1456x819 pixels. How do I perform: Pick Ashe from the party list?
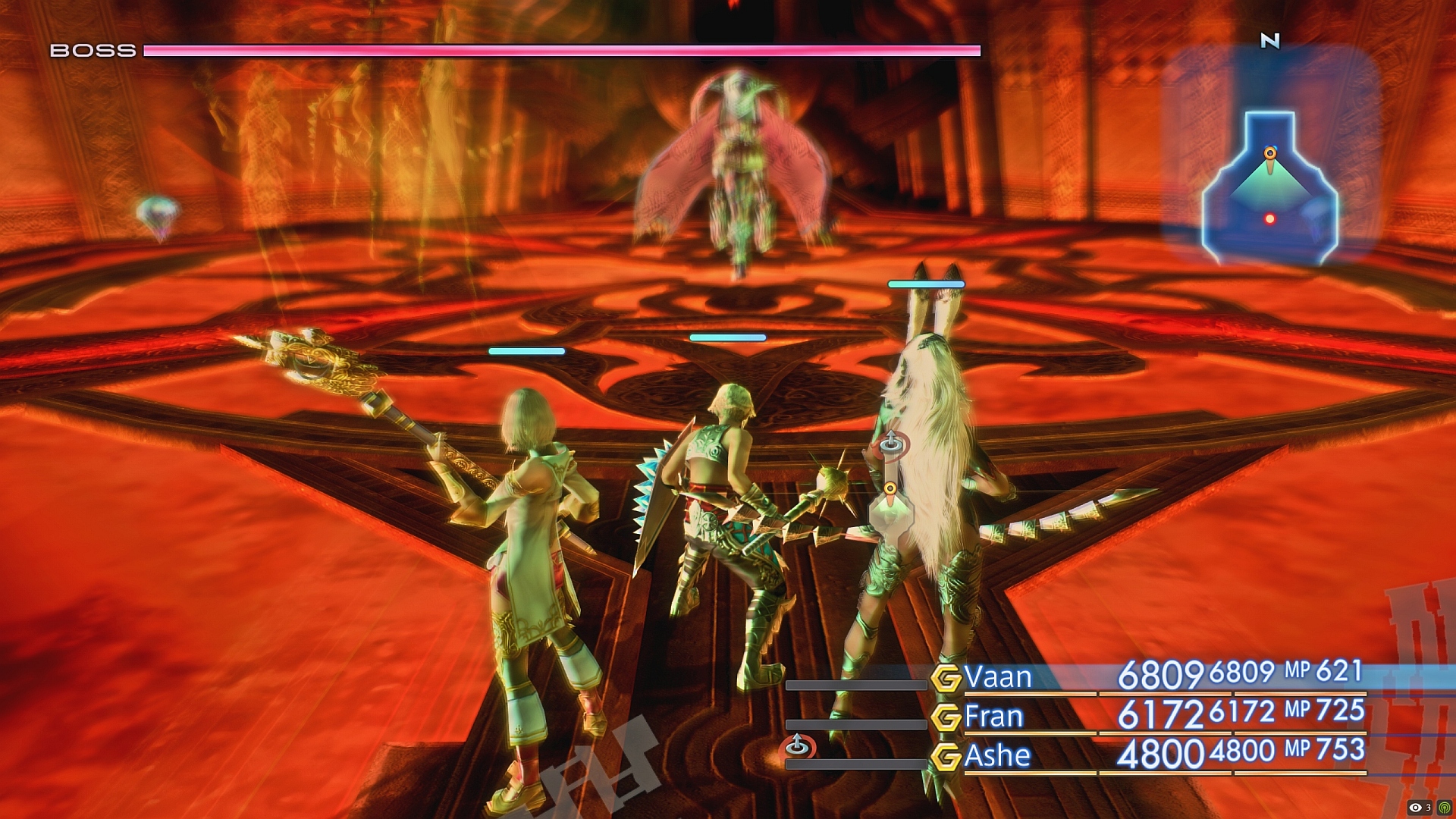pyautogui.click(x=997, y=755)
